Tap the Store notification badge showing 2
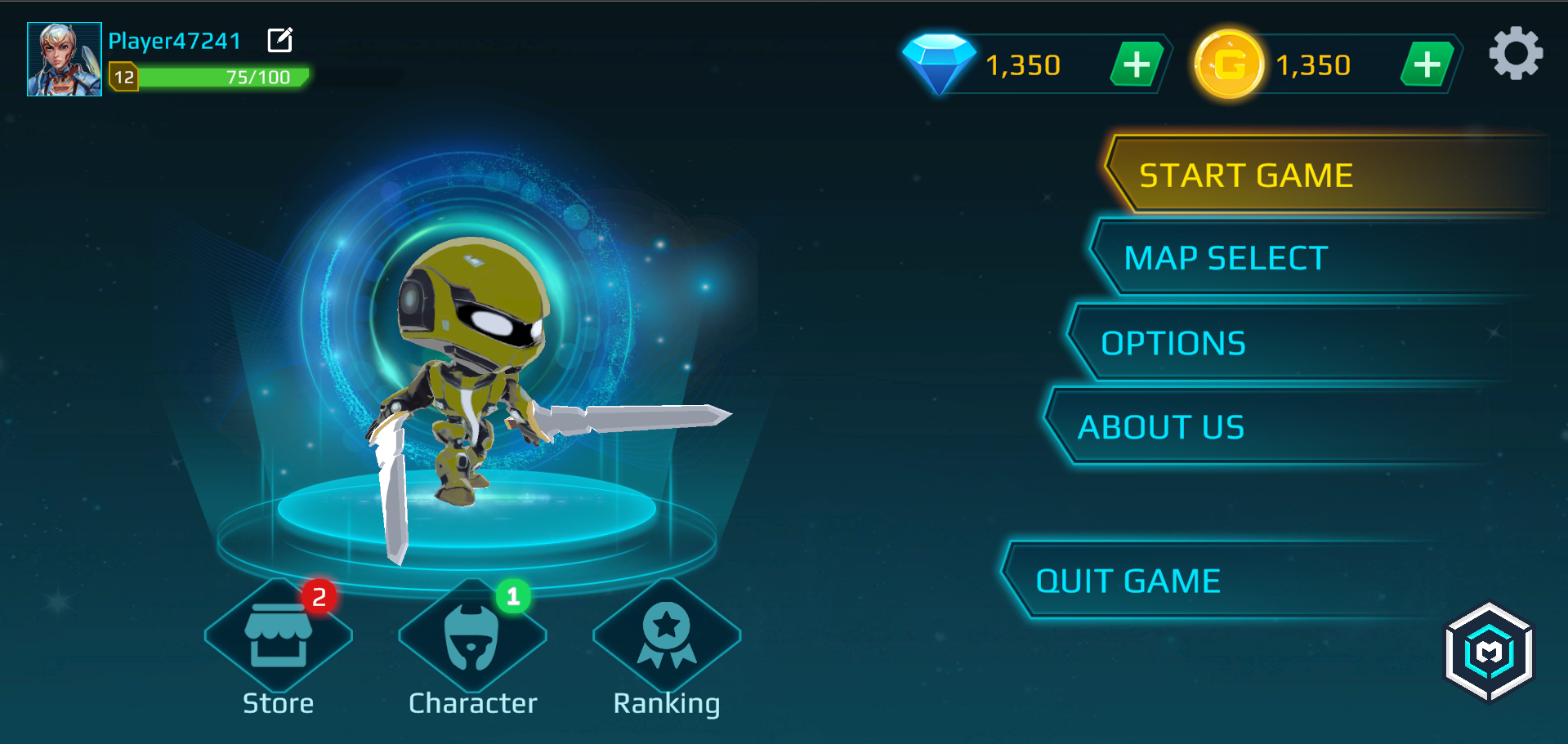Image resolution: width=1568 pixels, height=744 pixels. [320, 595]
